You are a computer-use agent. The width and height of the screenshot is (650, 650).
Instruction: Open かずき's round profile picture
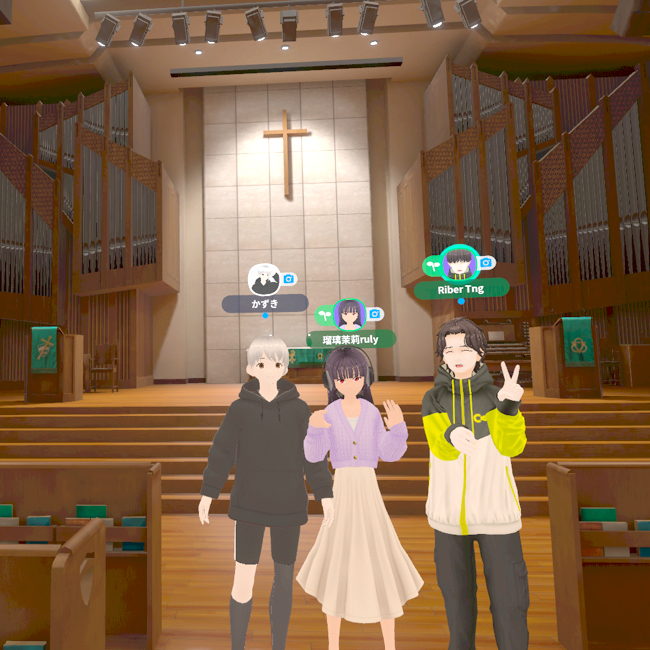click(264, 278)
